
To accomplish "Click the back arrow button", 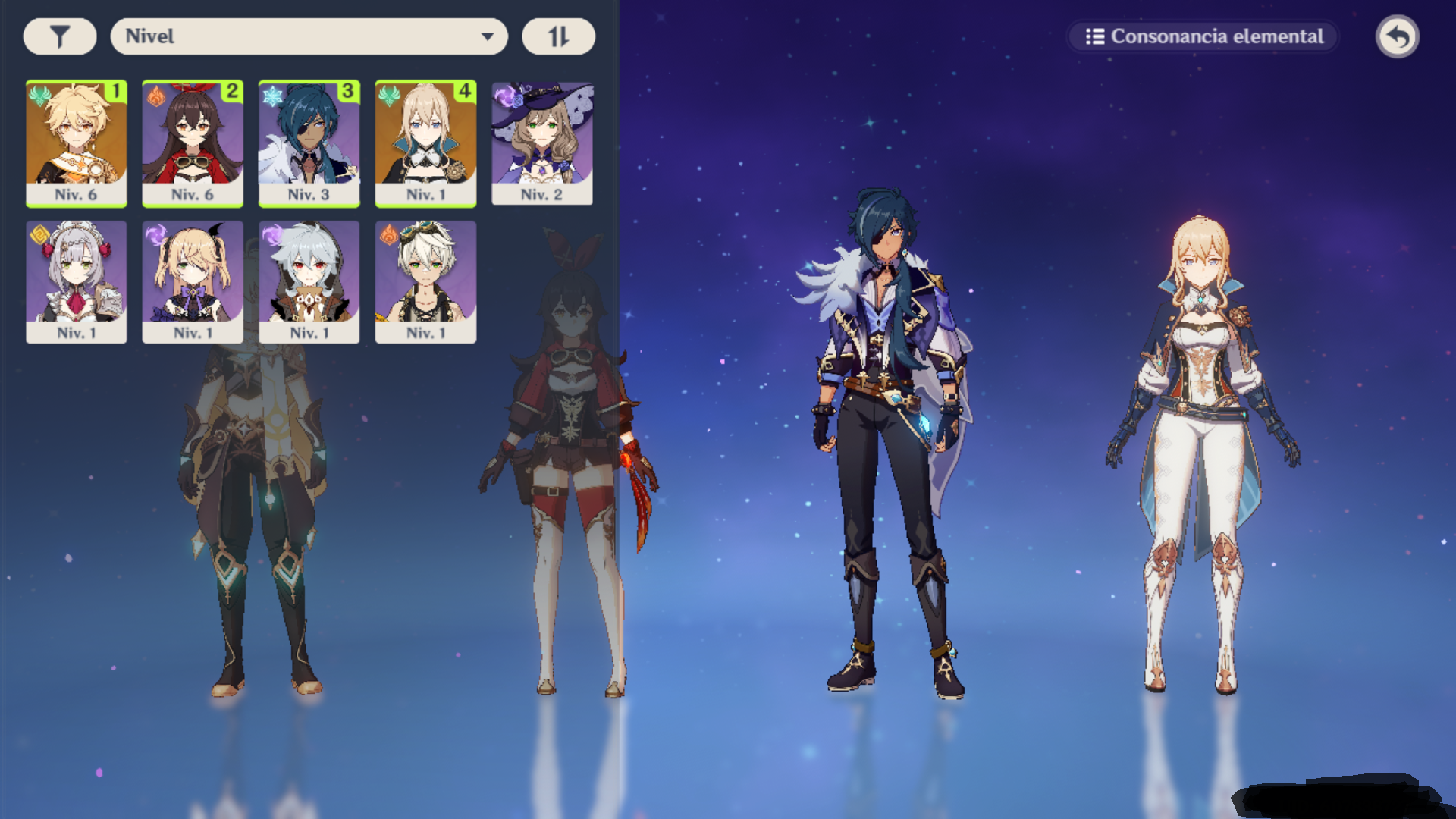I will click(x=1397, y=36).
